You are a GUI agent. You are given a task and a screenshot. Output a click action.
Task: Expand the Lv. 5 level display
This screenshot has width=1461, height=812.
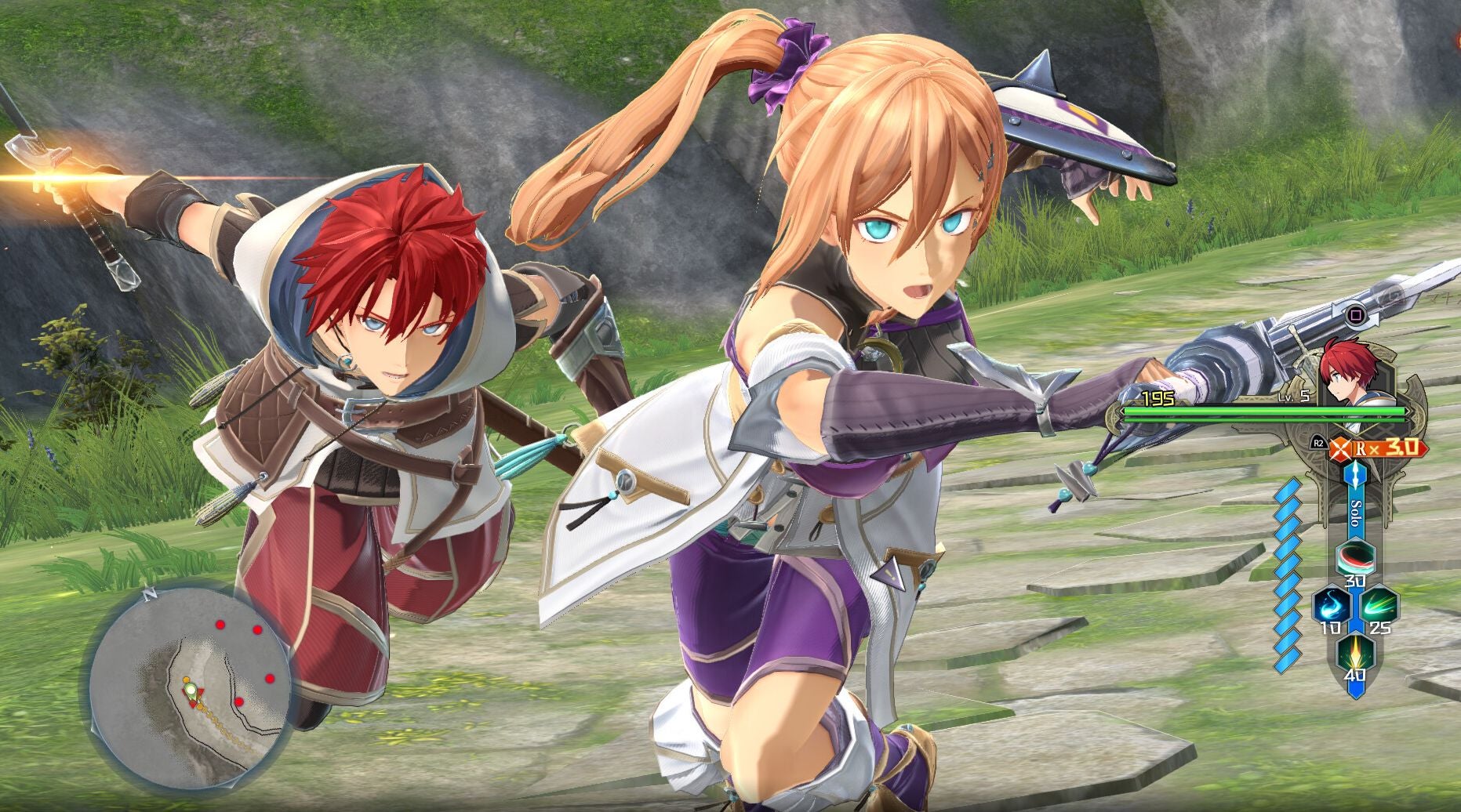click(x=1296, y=396)
